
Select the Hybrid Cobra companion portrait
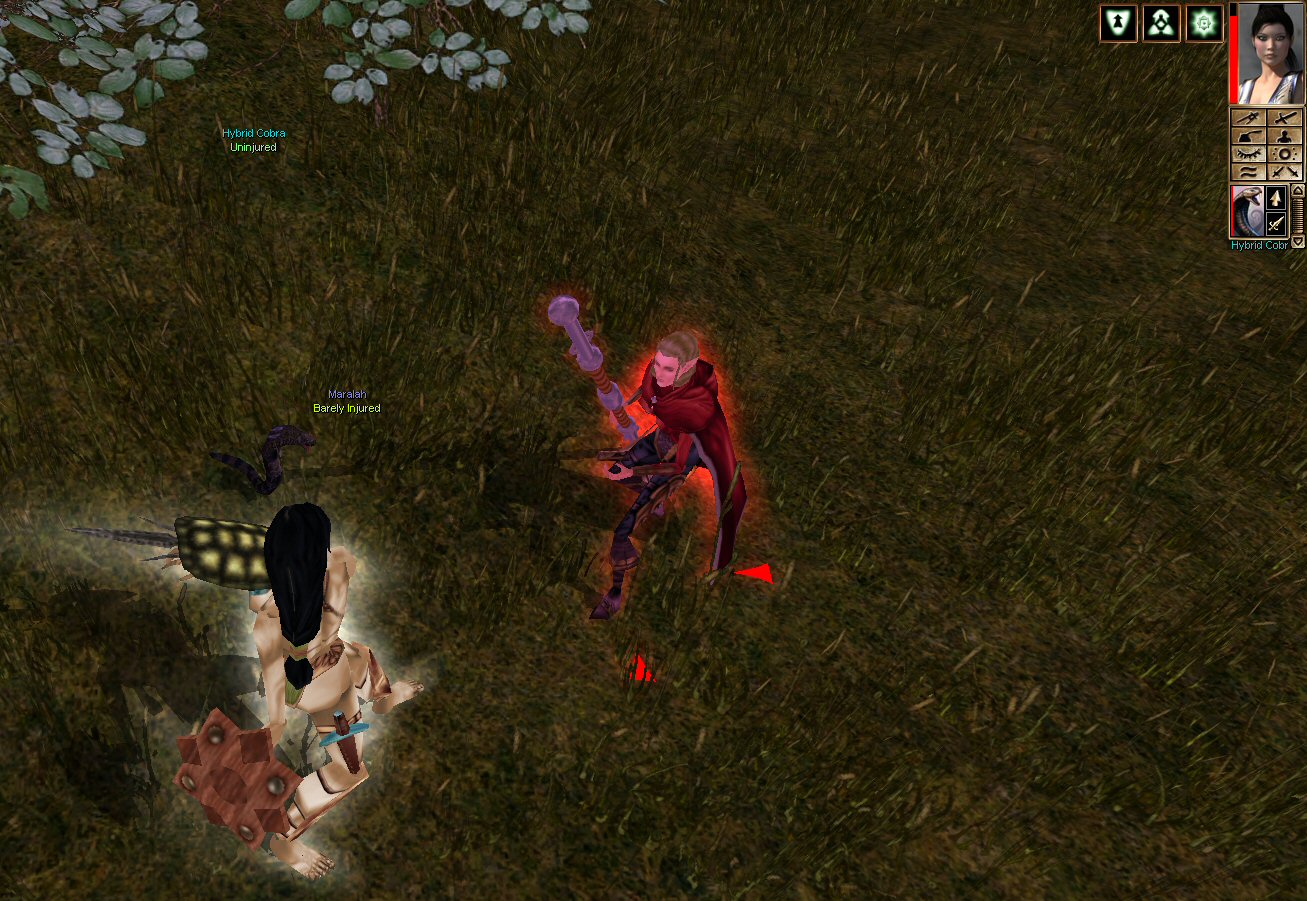pos(1246,211)
